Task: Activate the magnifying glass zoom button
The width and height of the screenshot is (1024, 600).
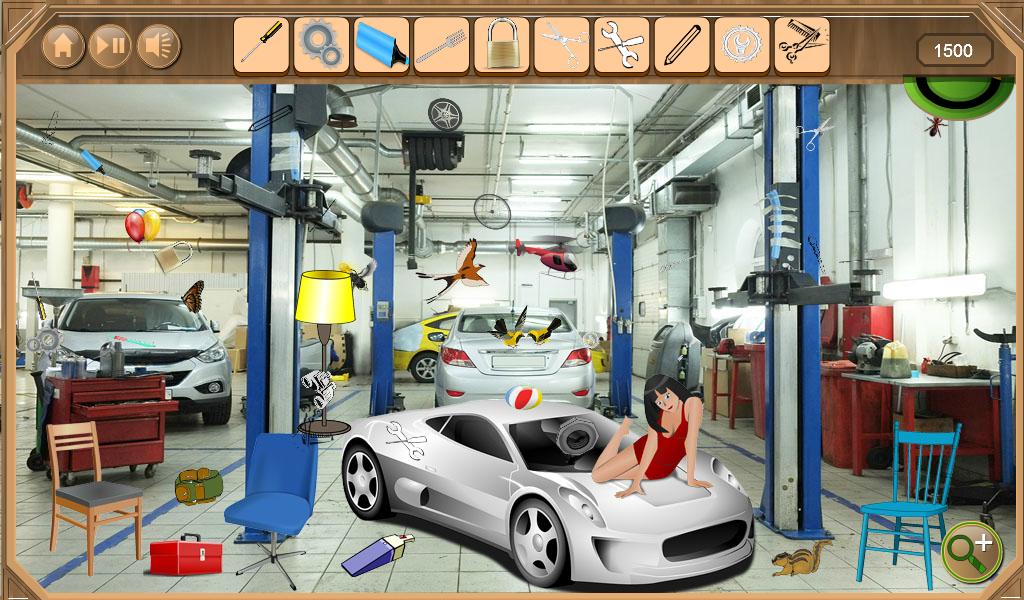Action: pyautogui.click(x=970, y=547)
